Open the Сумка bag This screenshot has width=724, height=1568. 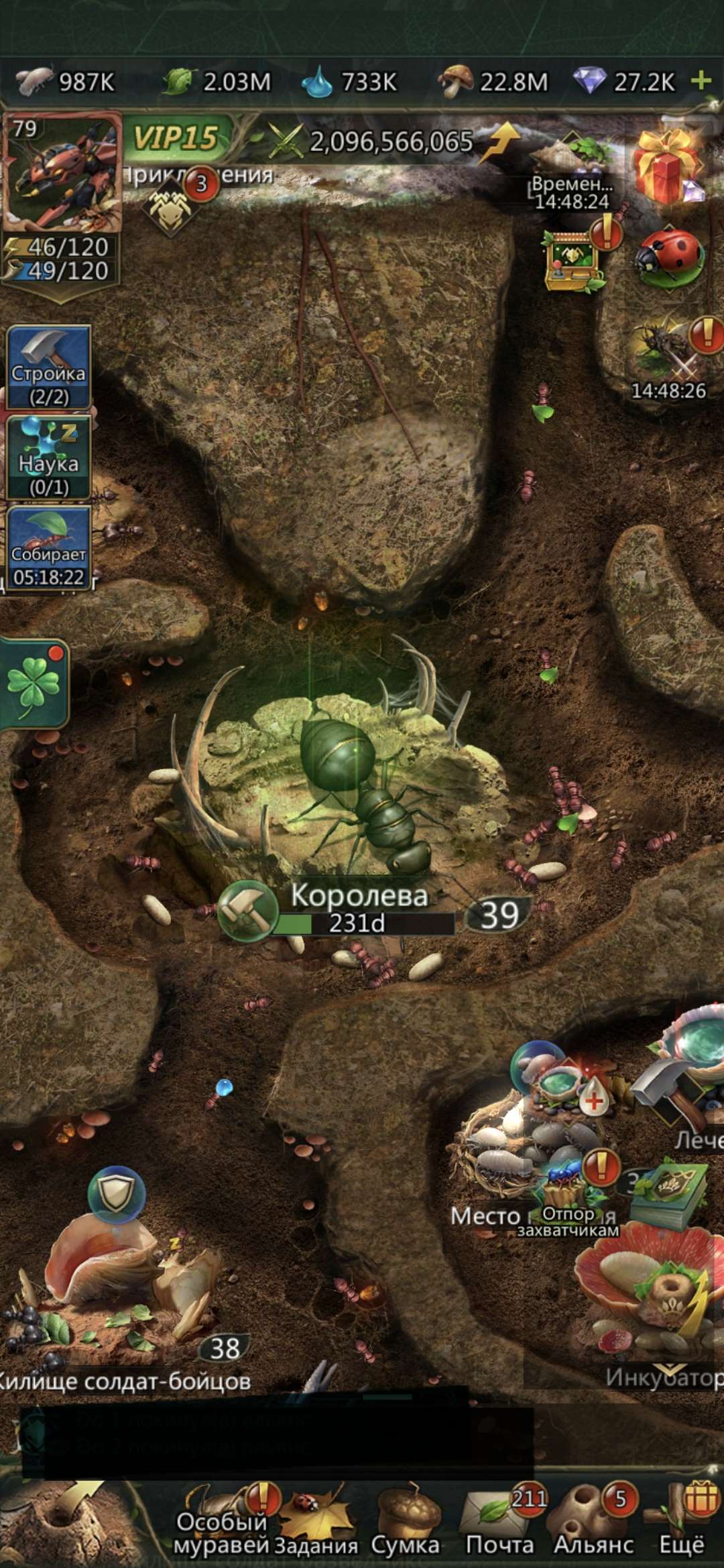coord(406,1522)
